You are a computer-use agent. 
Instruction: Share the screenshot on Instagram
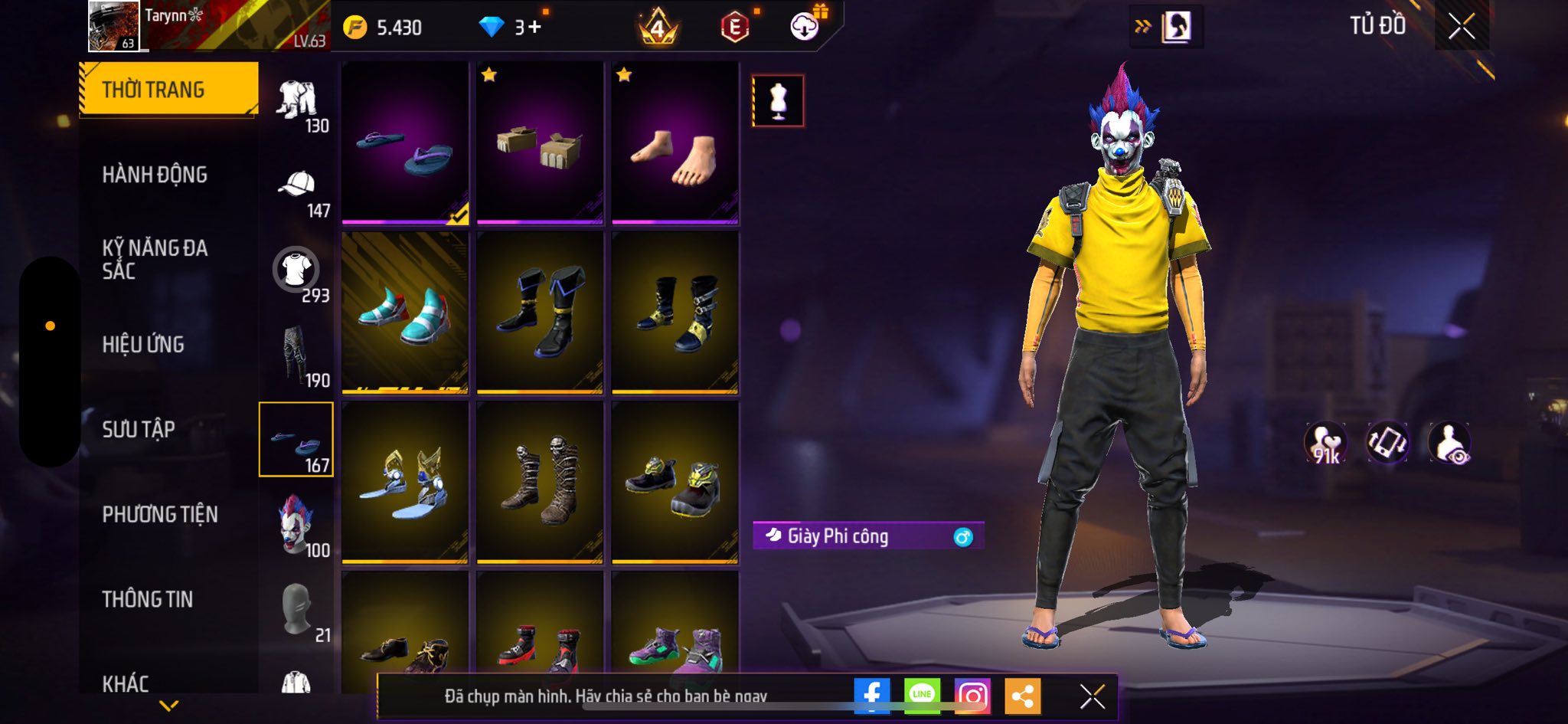coord(972,695)
